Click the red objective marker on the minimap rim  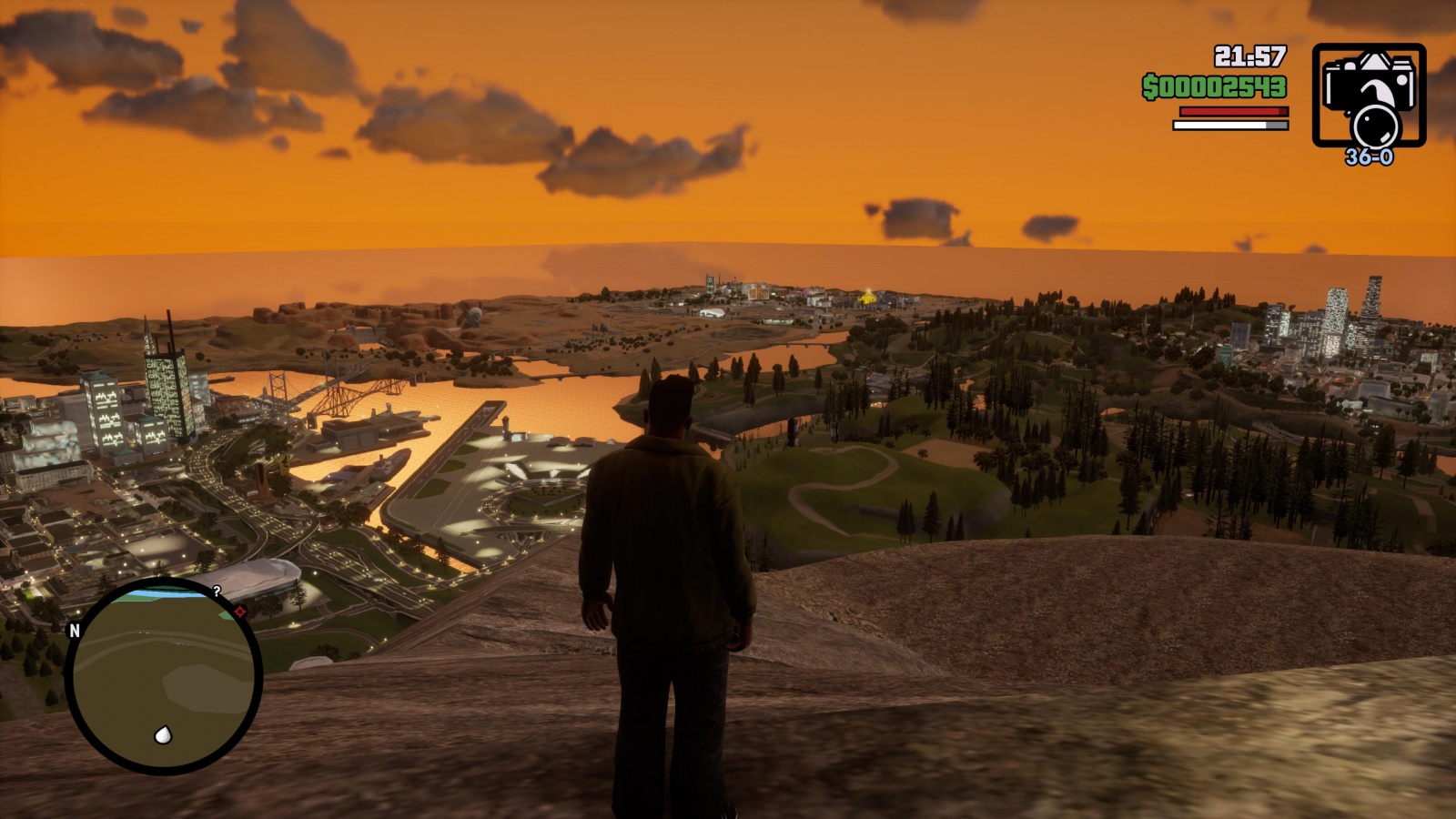238,611
